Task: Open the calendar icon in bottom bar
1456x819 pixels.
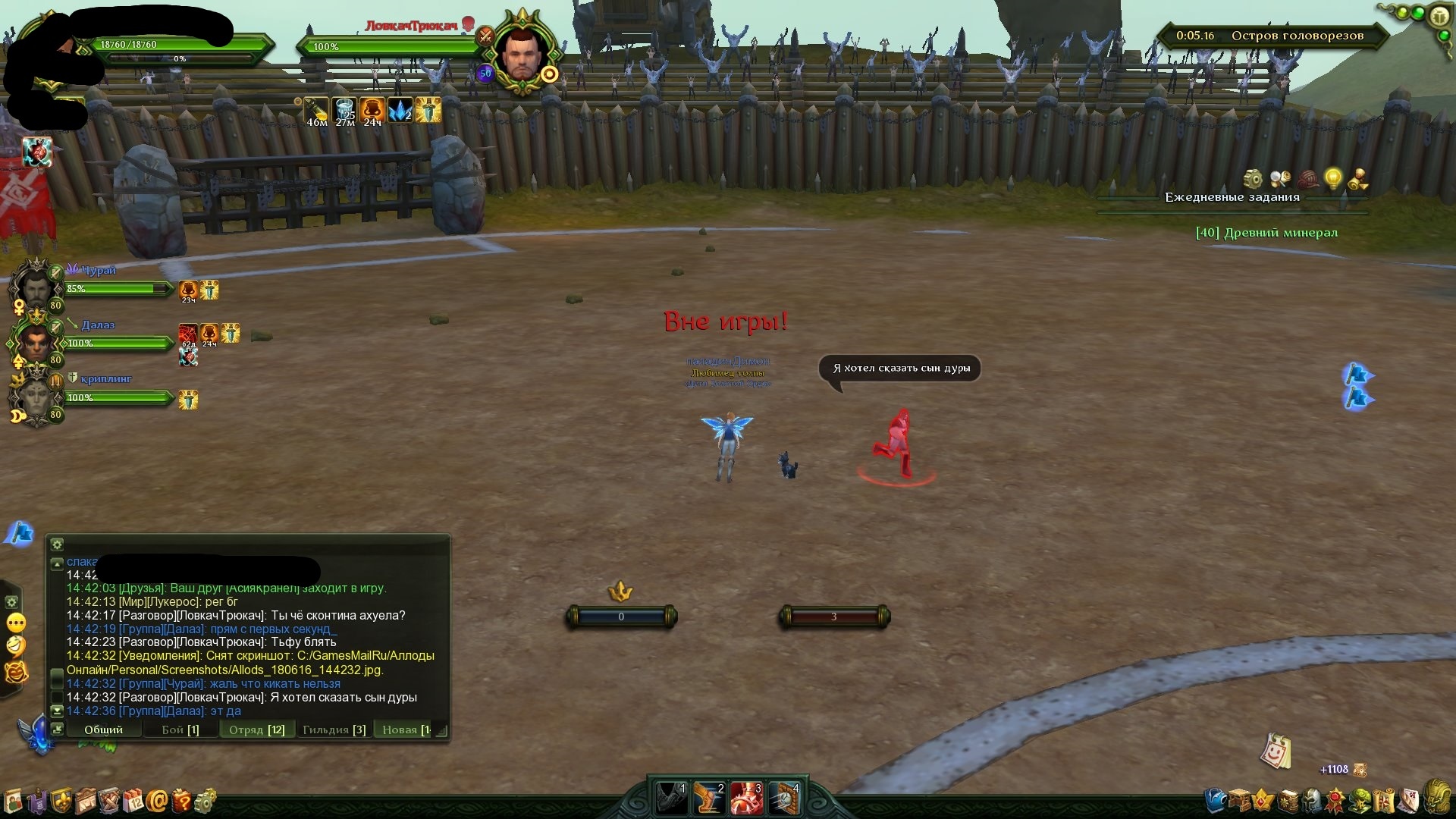Action: (133, 801)
